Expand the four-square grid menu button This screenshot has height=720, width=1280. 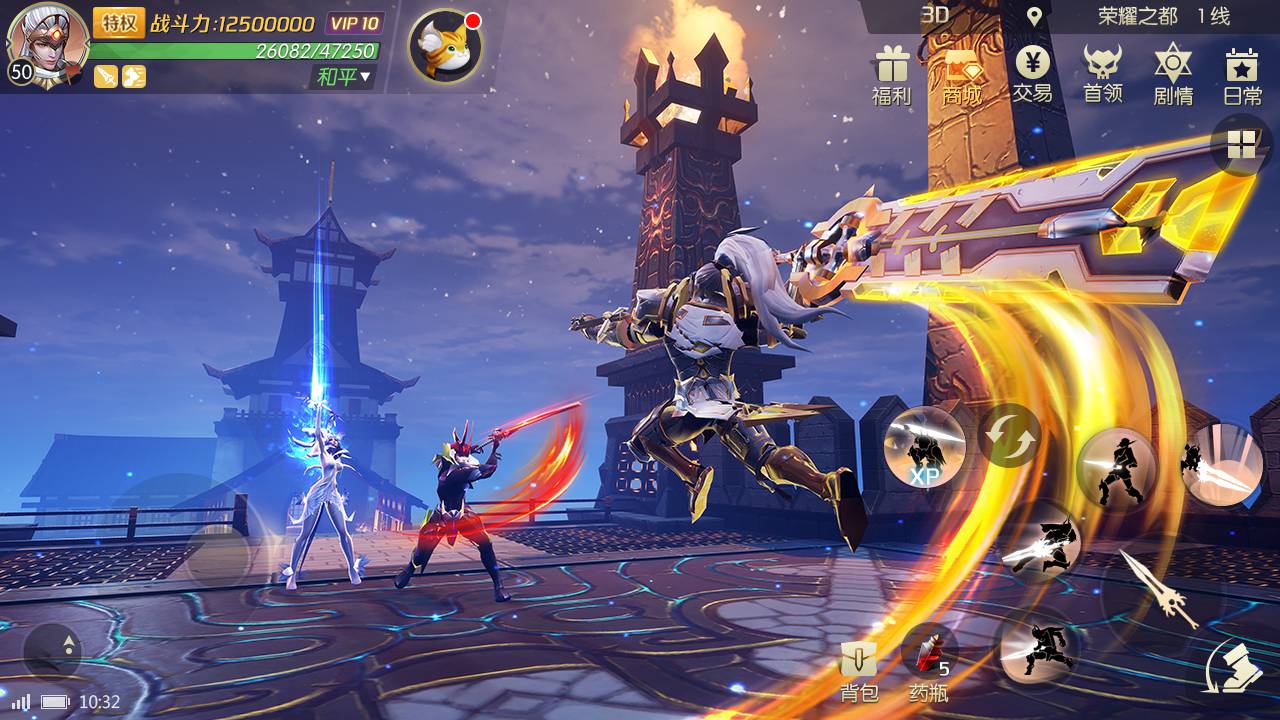(x=1241, y=145)
